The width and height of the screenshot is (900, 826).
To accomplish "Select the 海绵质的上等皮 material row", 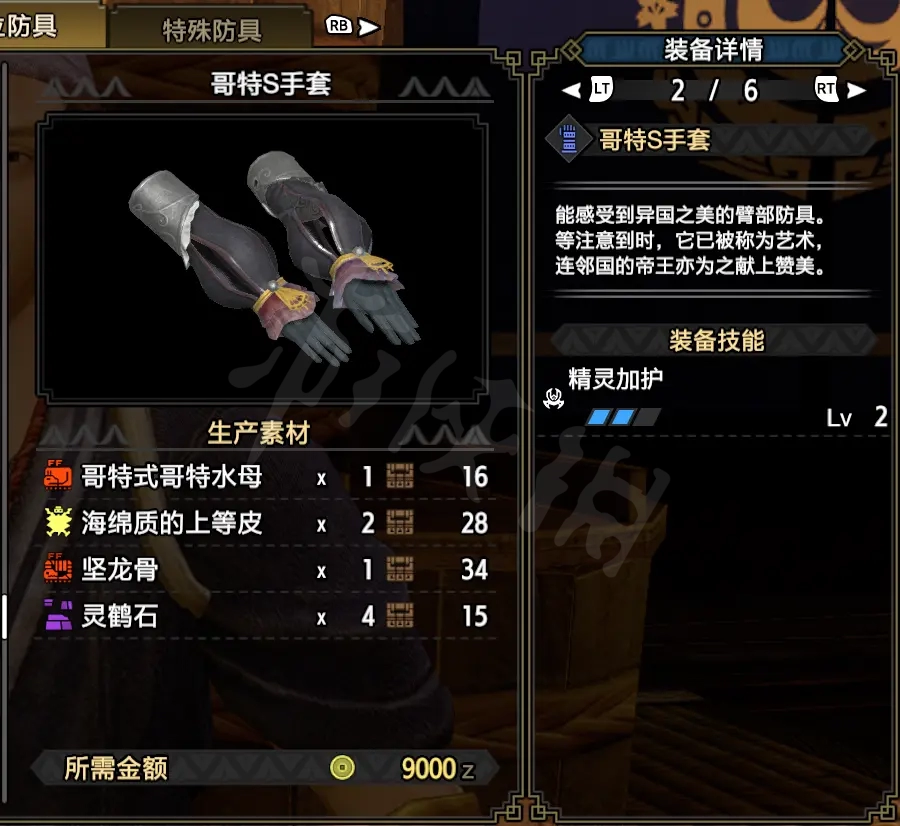I will 266,523.
